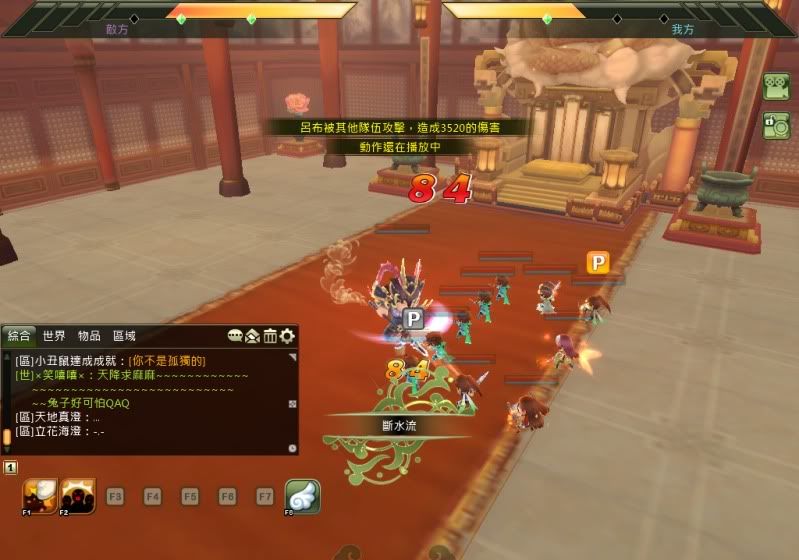Click the chat resize arrow at top corner

click(292, 356)
